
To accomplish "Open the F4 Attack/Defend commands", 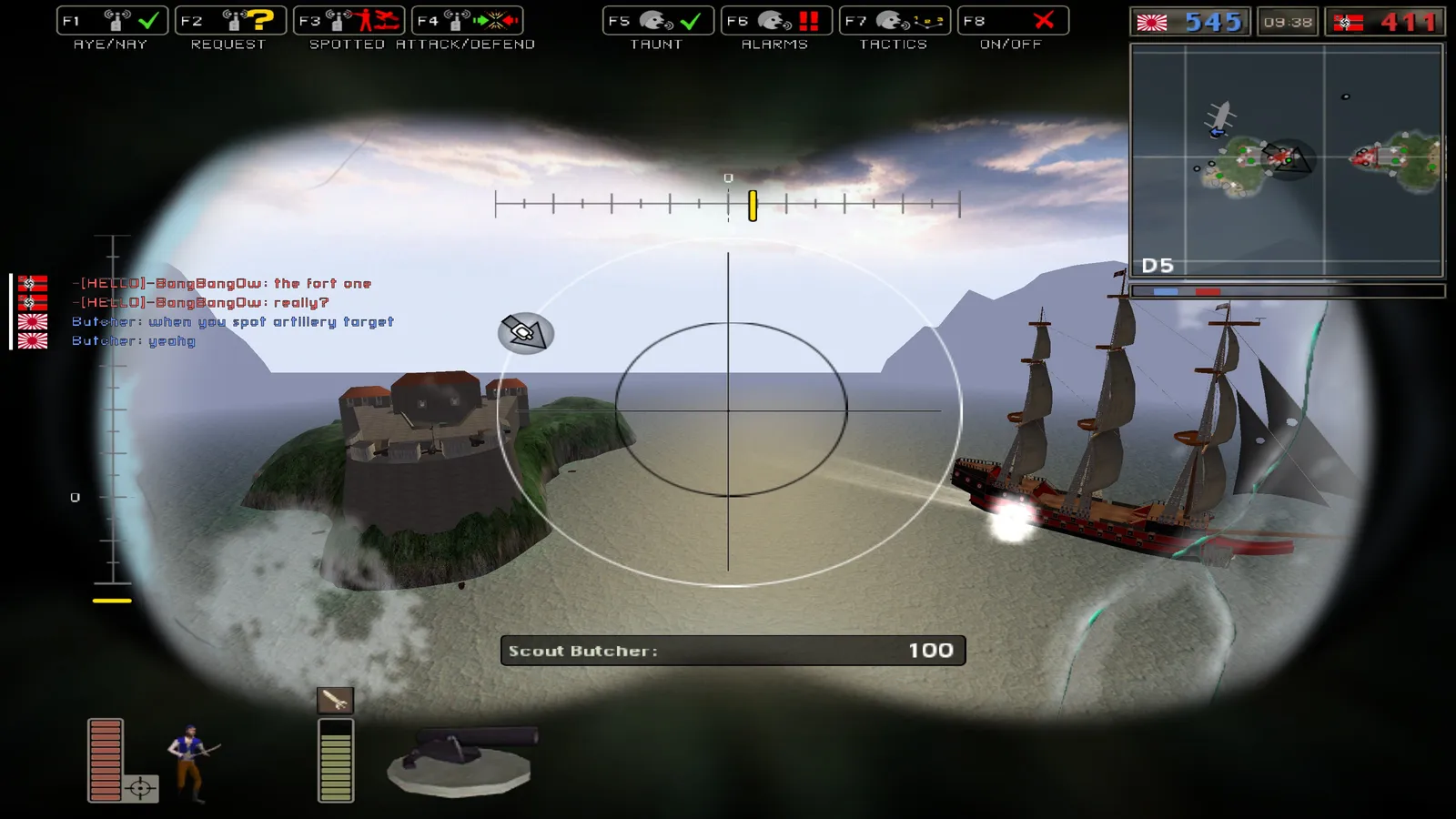I will pos(467,21).
